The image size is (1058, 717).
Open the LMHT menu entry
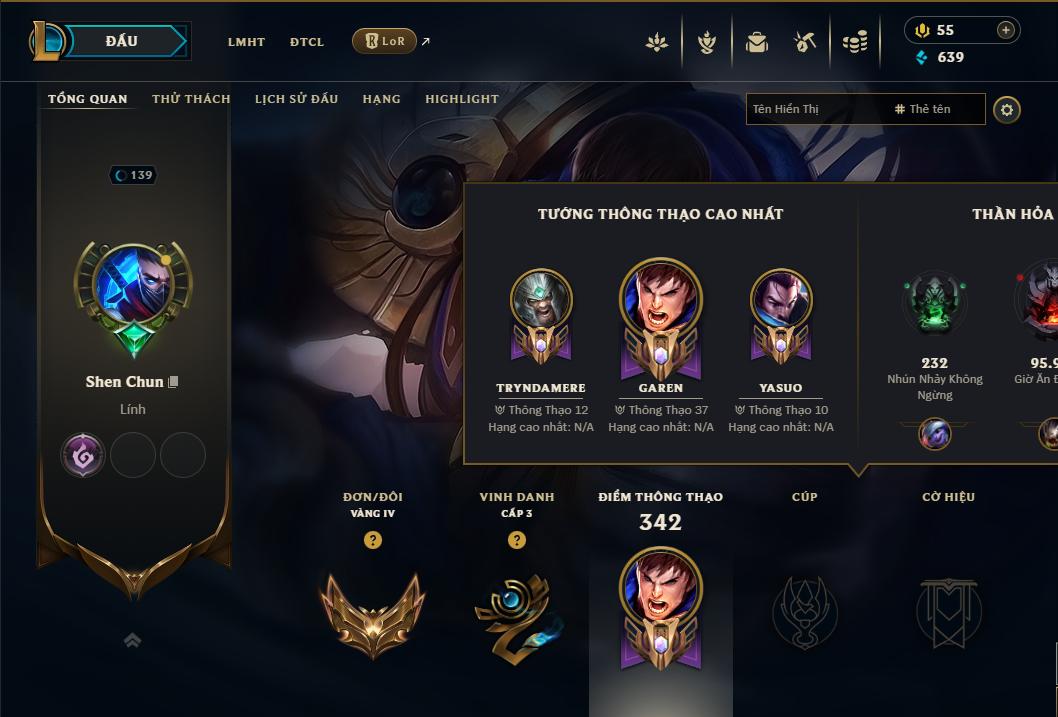click(x=246, y=42)
